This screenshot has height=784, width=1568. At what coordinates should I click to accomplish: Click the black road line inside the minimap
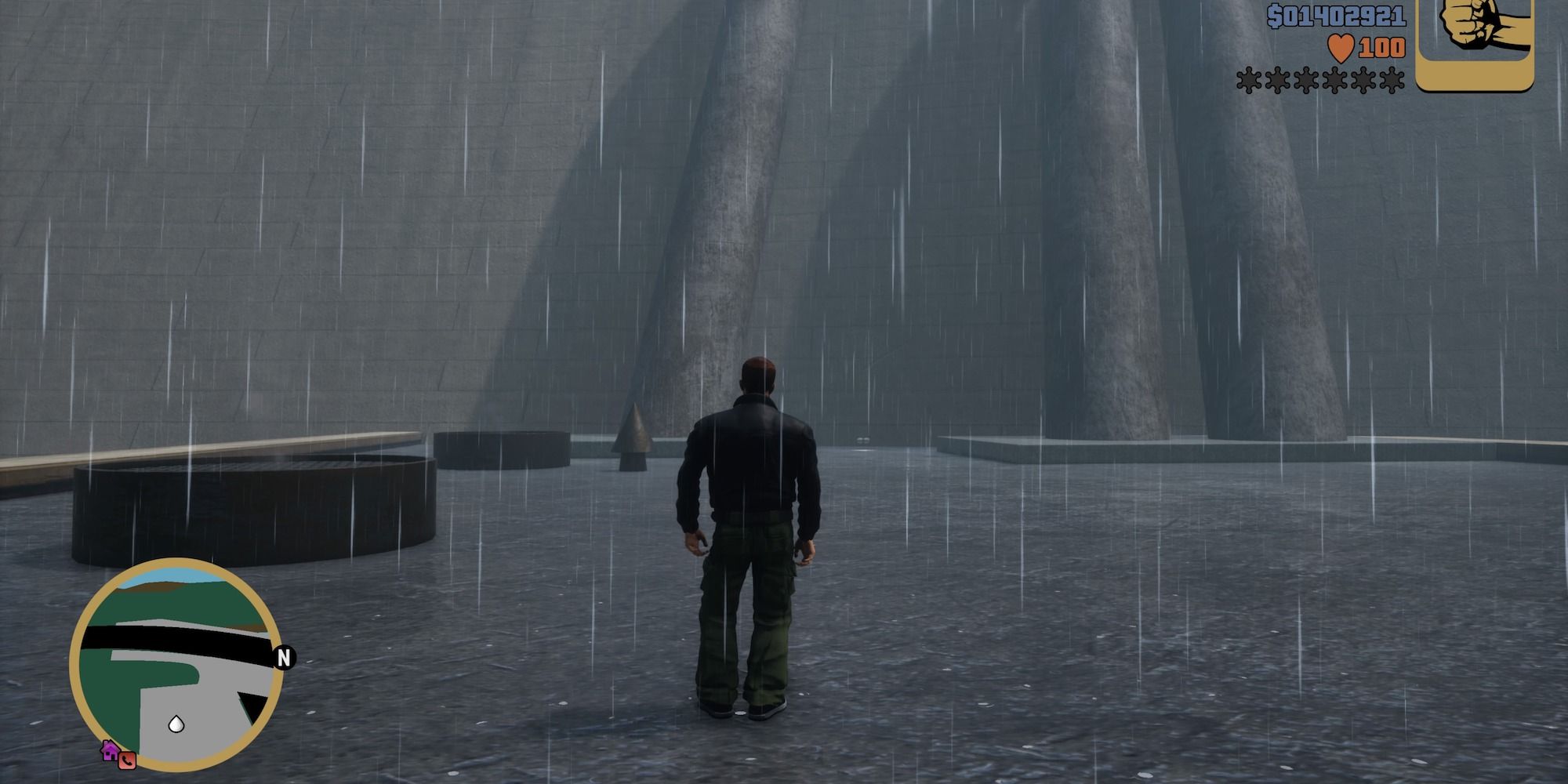(149, 637)
